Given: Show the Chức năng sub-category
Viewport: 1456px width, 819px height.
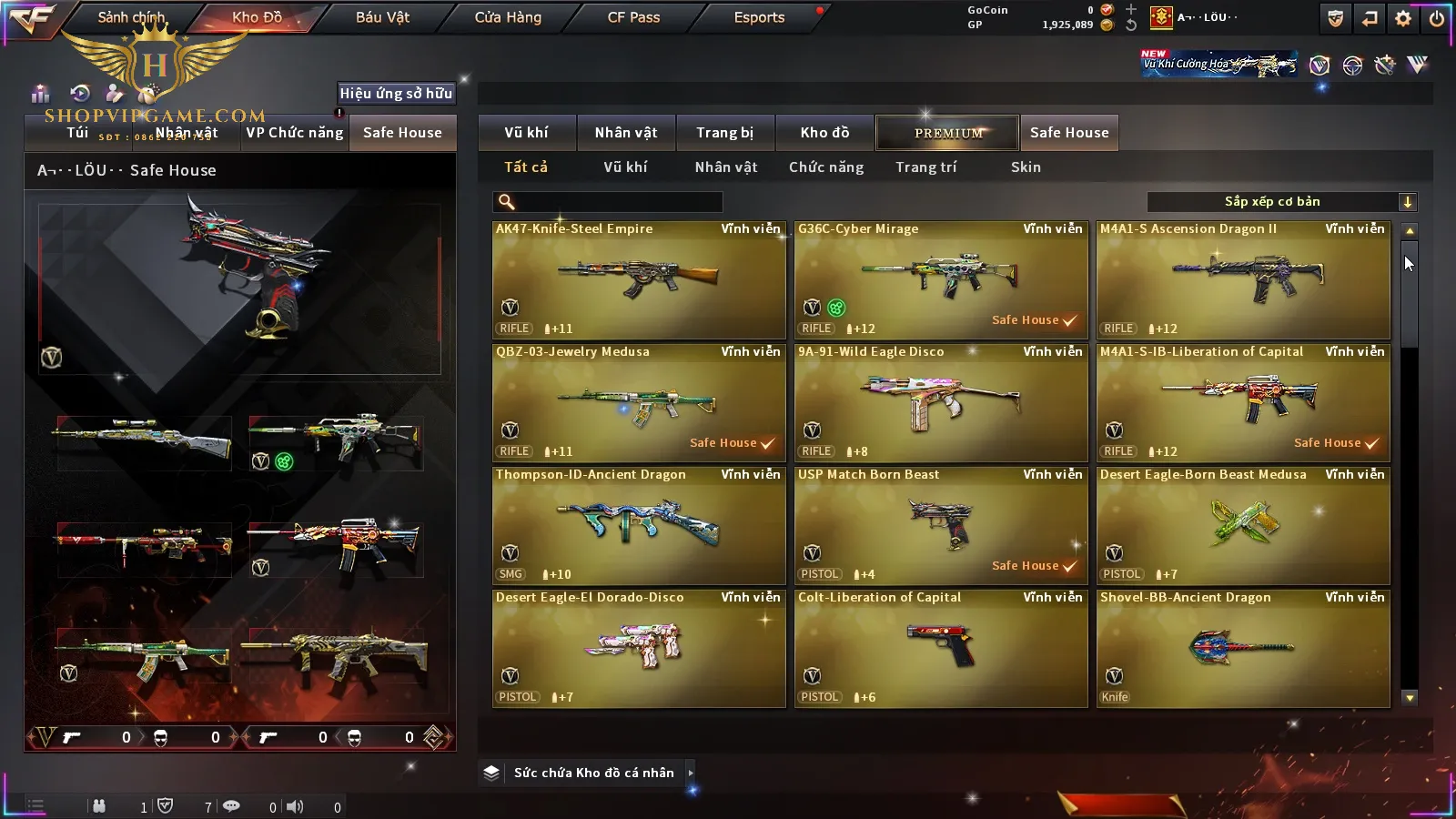Looking at the screenshot, I should coord(826,167).
